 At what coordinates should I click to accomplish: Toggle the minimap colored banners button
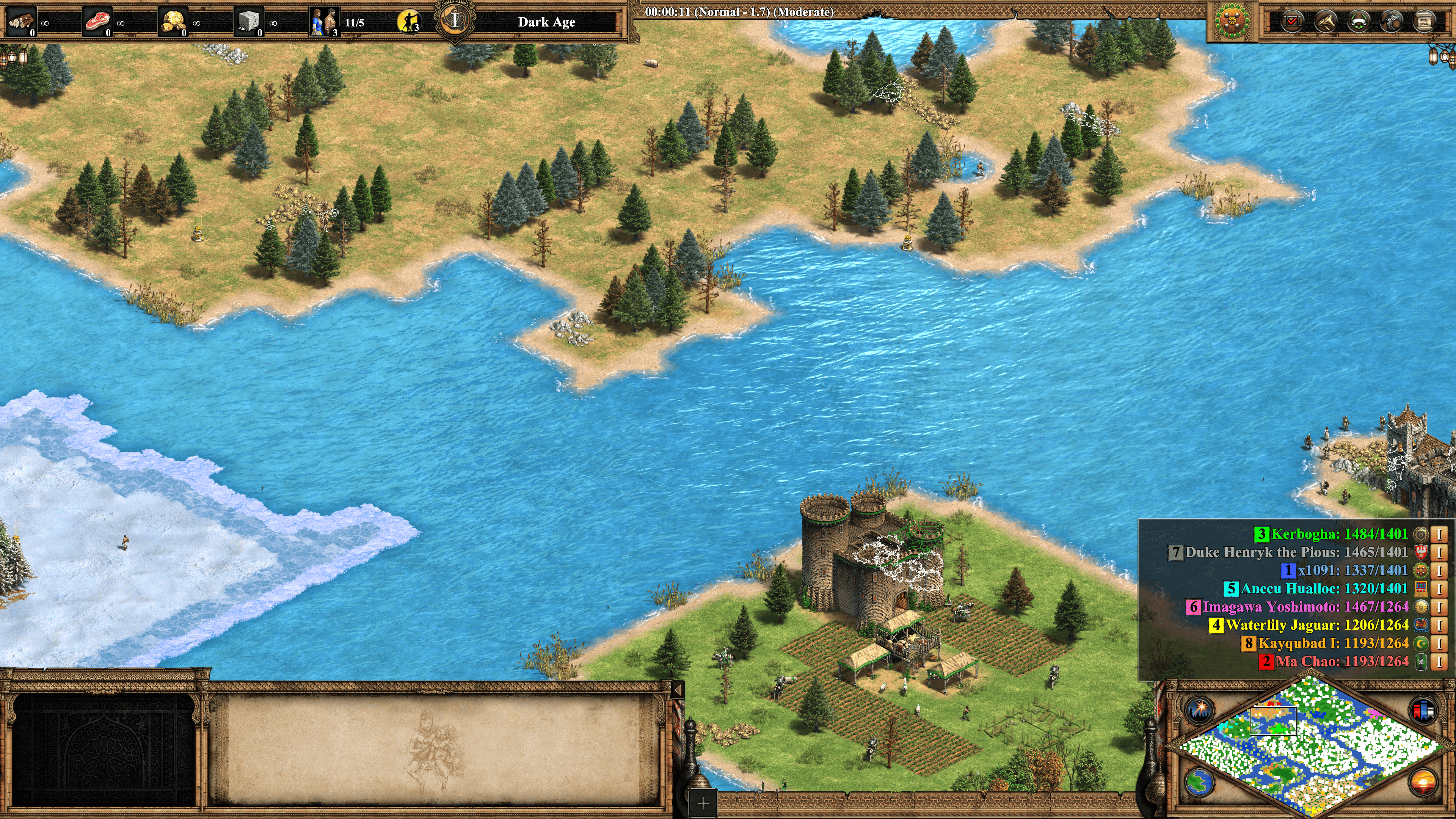tap(1423, 710)
